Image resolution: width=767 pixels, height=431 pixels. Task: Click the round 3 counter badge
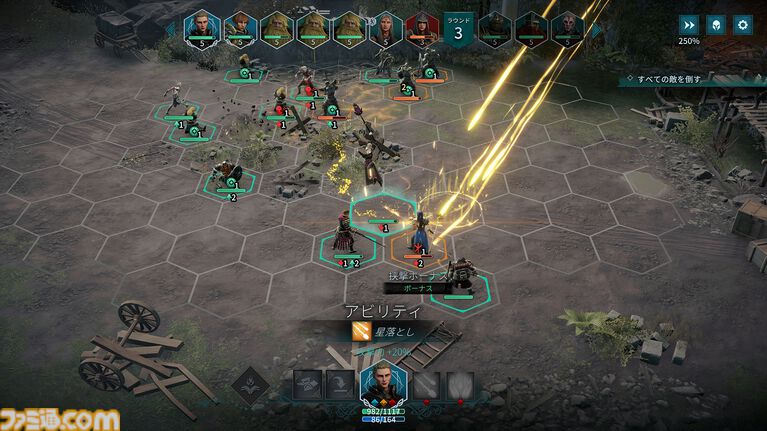click(x=458, y=28)
